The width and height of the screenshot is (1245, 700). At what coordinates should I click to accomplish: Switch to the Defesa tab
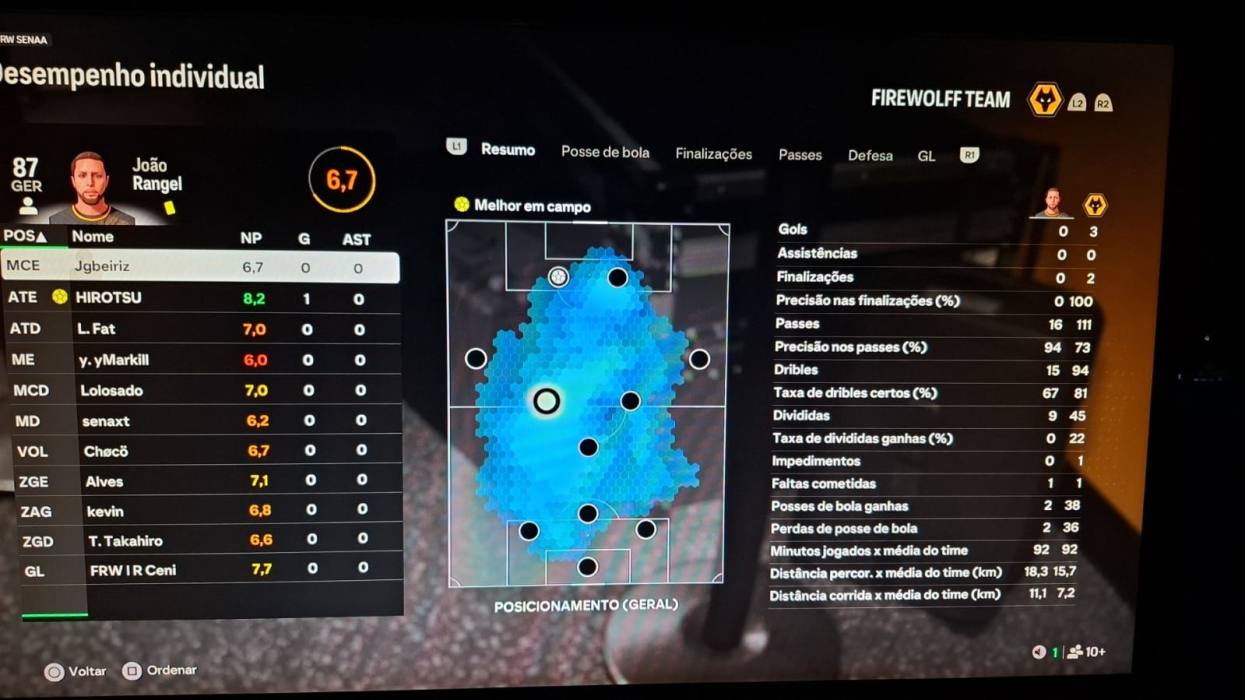[x=870, y=156]
